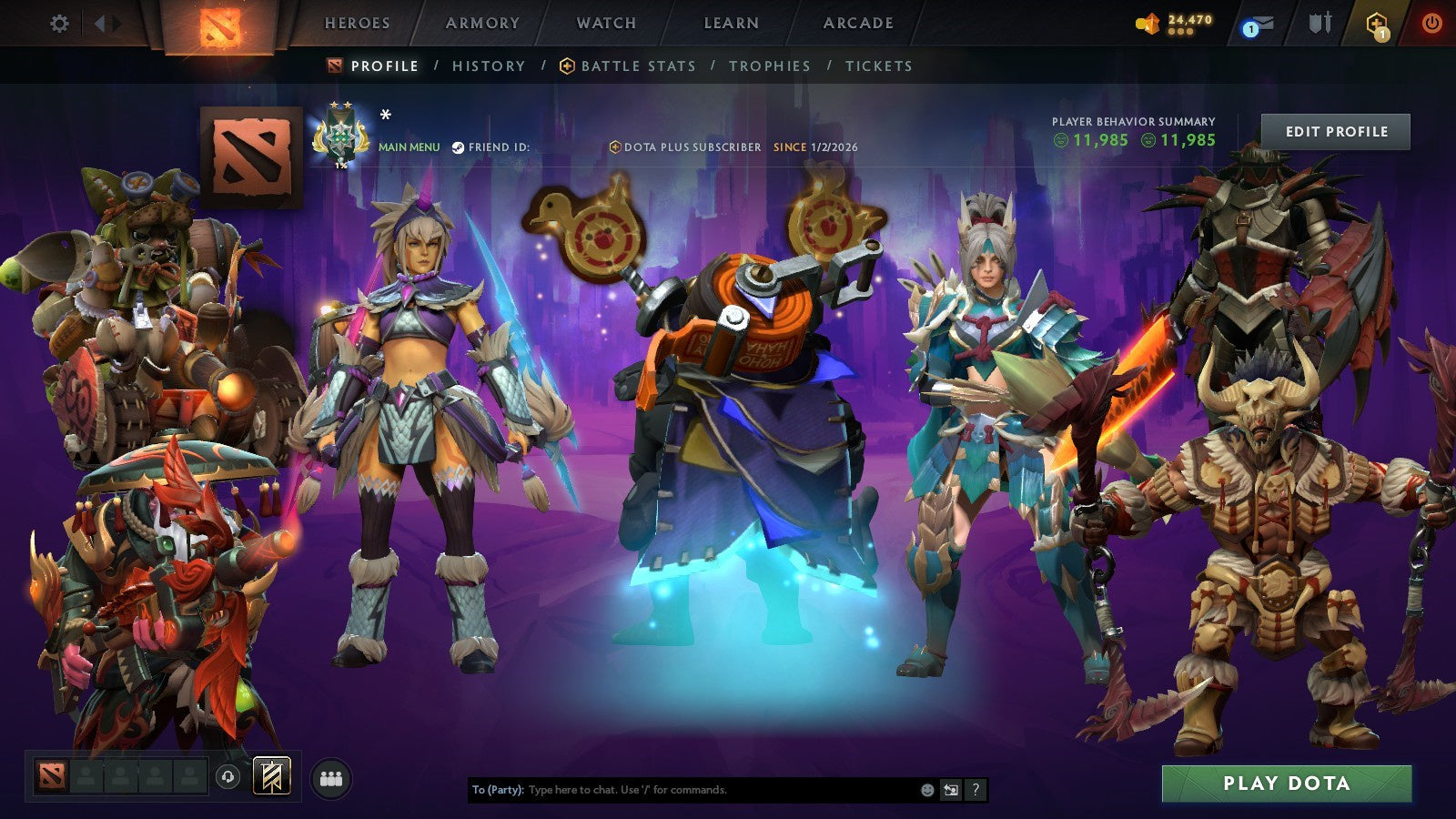
Task: Switch to the Battle Stats tab
Action: point(637,66)
